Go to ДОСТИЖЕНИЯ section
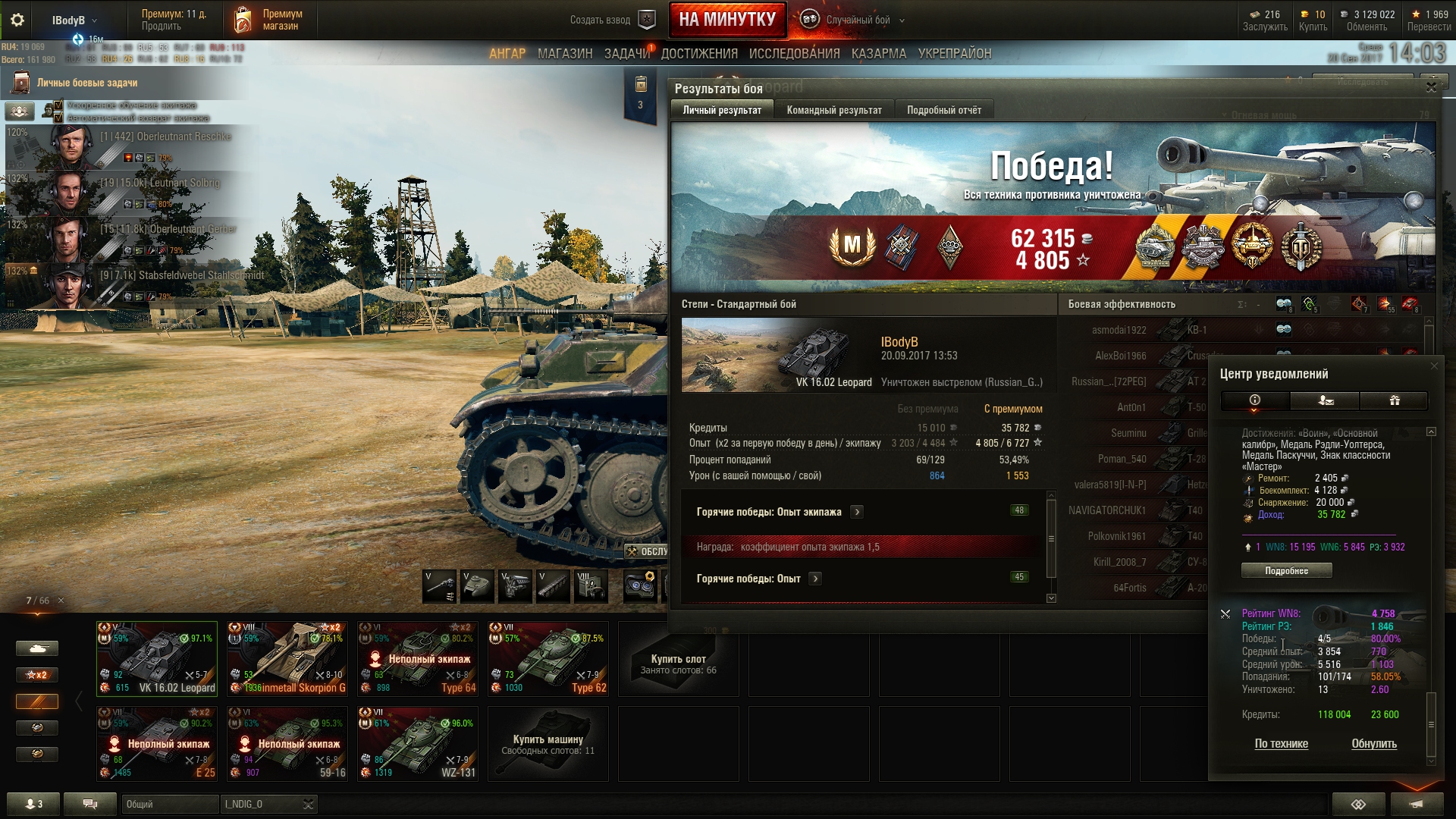Screen dimensions: 1456x819 699,54
